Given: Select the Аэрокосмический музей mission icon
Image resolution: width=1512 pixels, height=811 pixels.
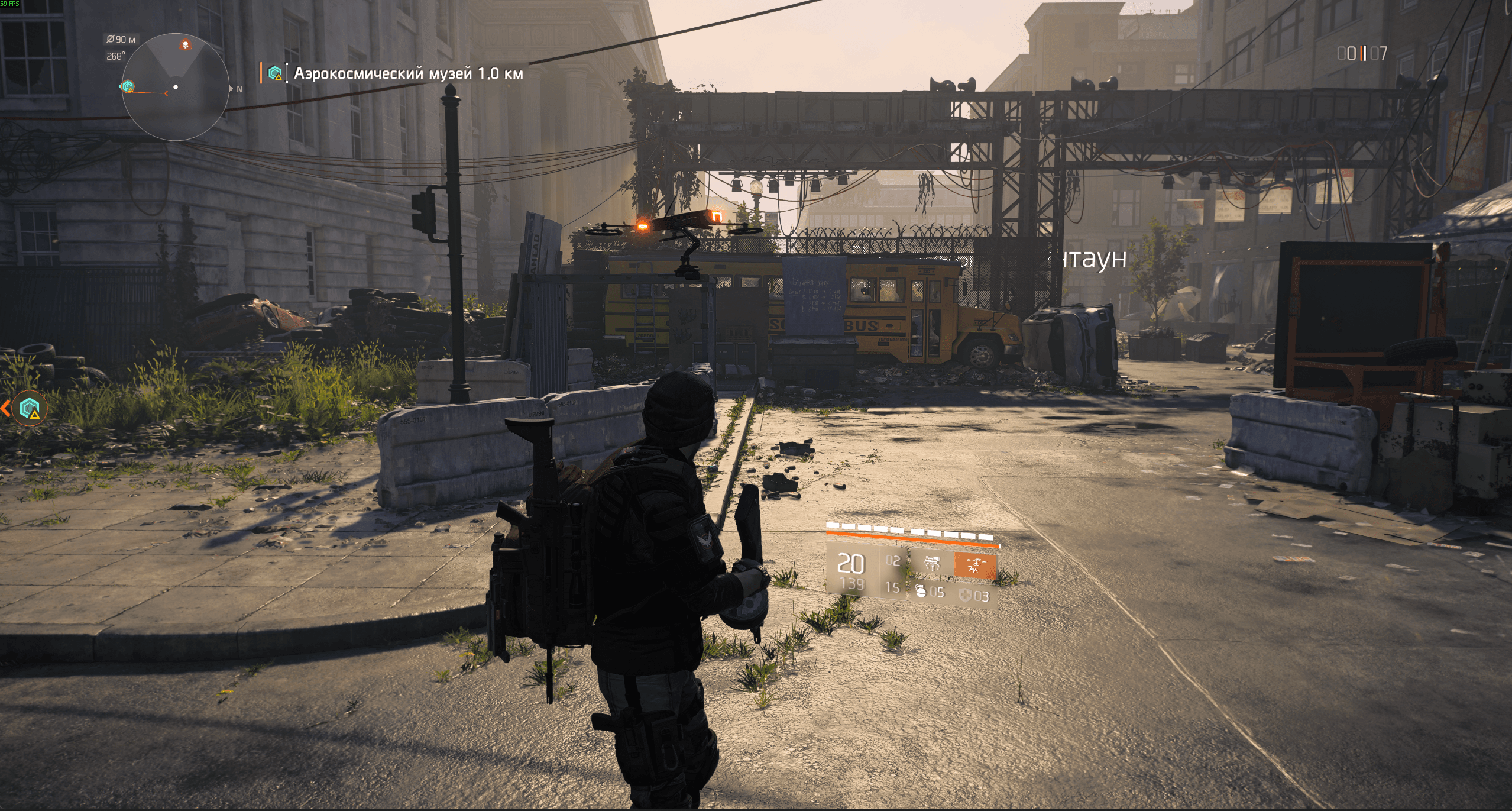Looking at the screenshot, I should 276,73.
